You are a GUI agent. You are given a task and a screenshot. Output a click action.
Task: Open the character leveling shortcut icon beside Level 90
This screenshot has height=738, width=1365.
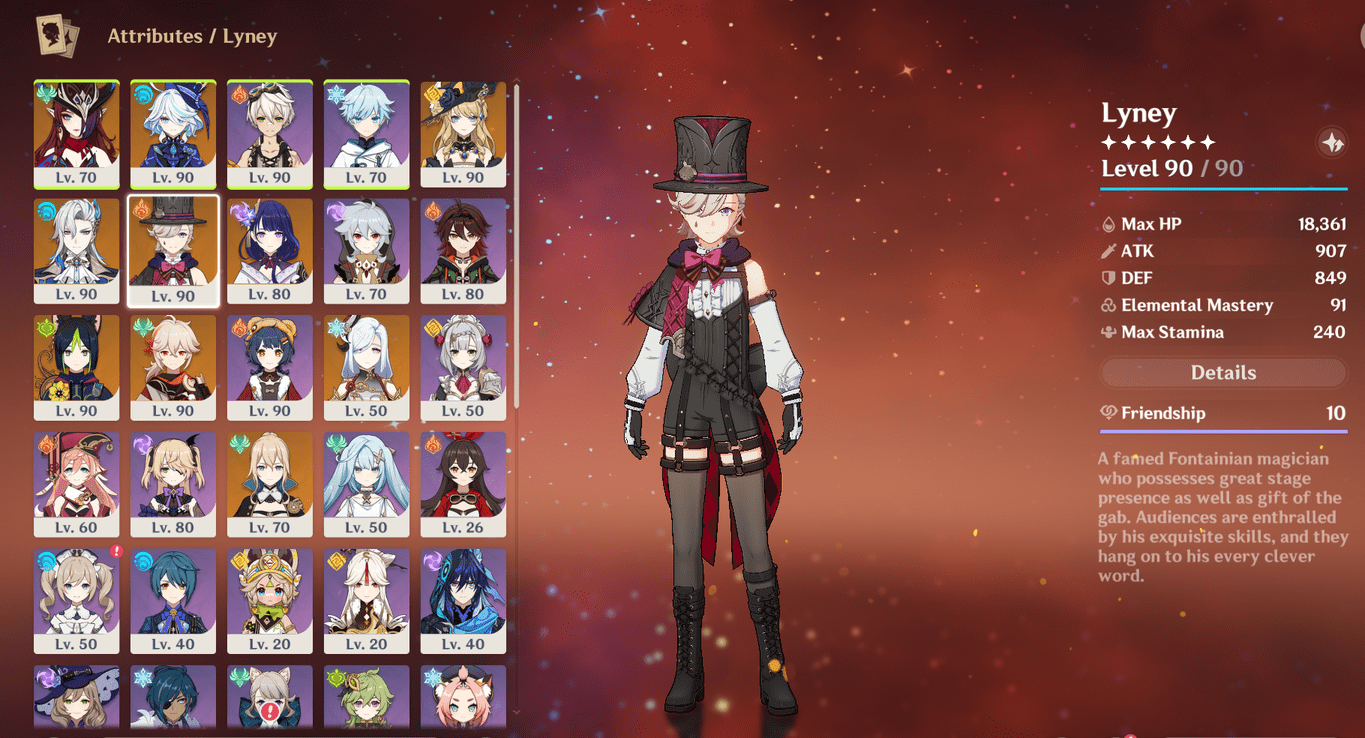(x=1331, y=142)
